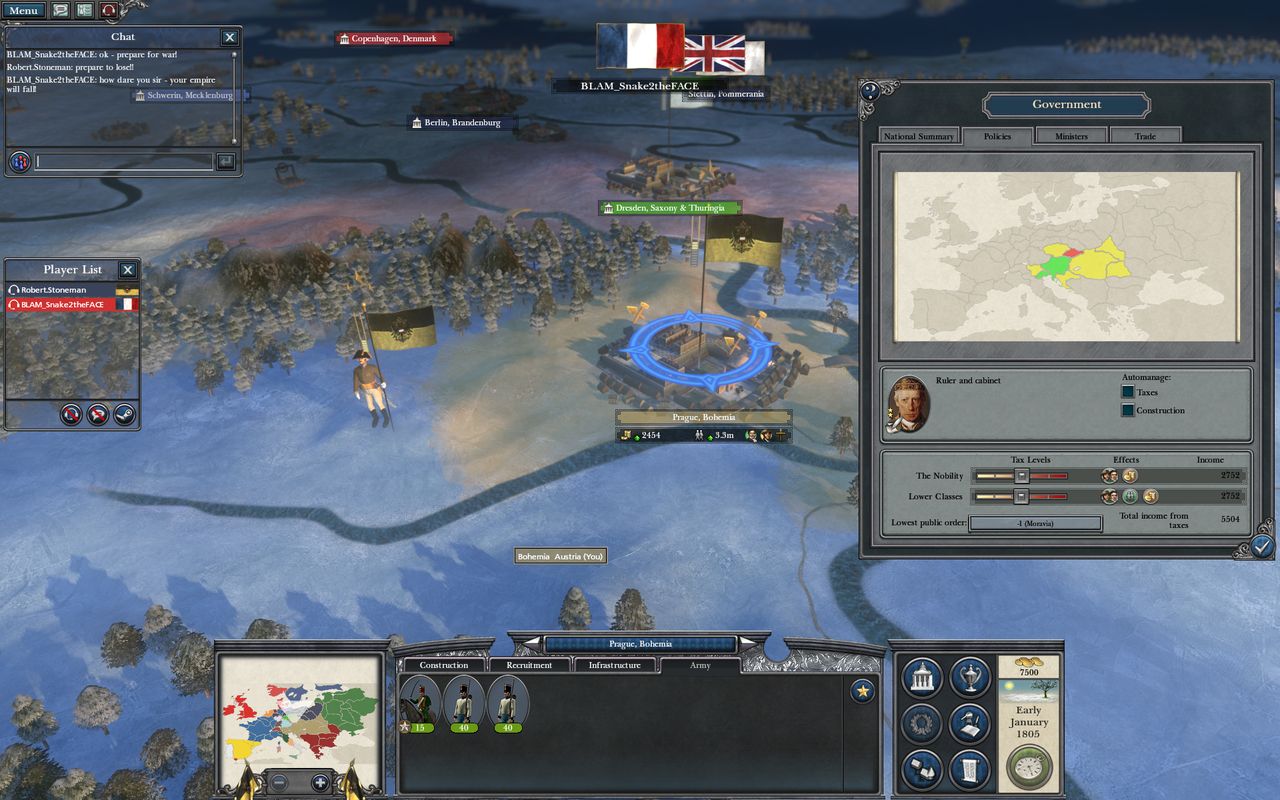Open the Ministers tab

click(x=1071, y=136)
